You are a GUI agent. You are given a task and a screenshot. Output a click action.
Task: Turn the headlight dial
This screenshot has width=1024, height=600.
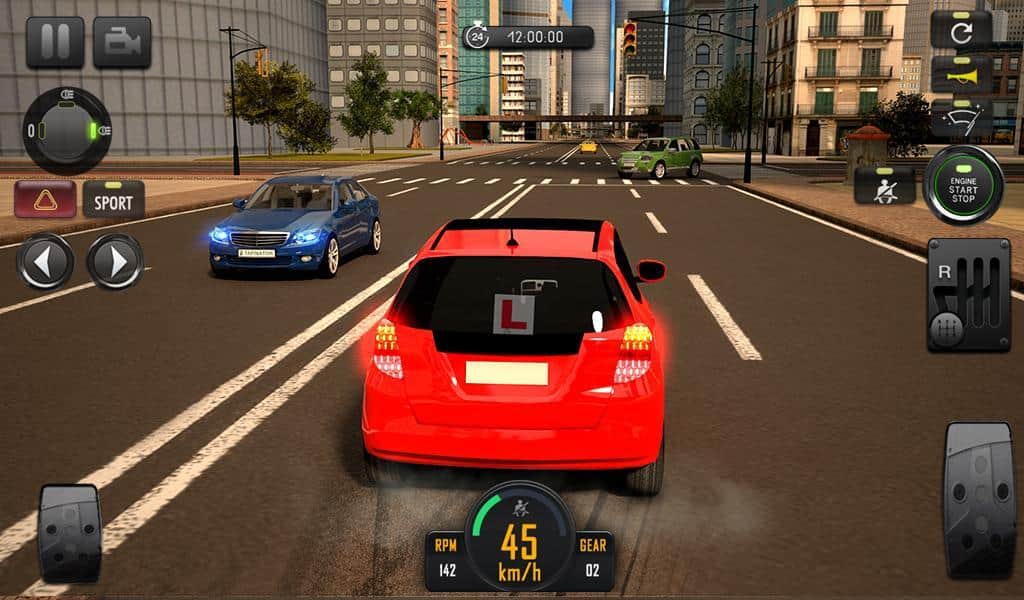click(67, 131)
